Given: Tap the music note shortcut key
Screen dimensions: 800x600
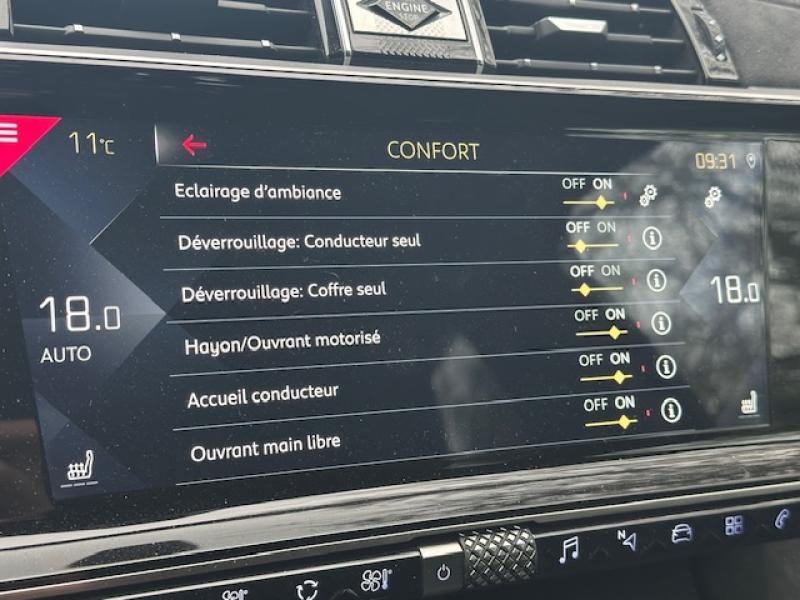Looking at the screenshot, I should 569,549.
